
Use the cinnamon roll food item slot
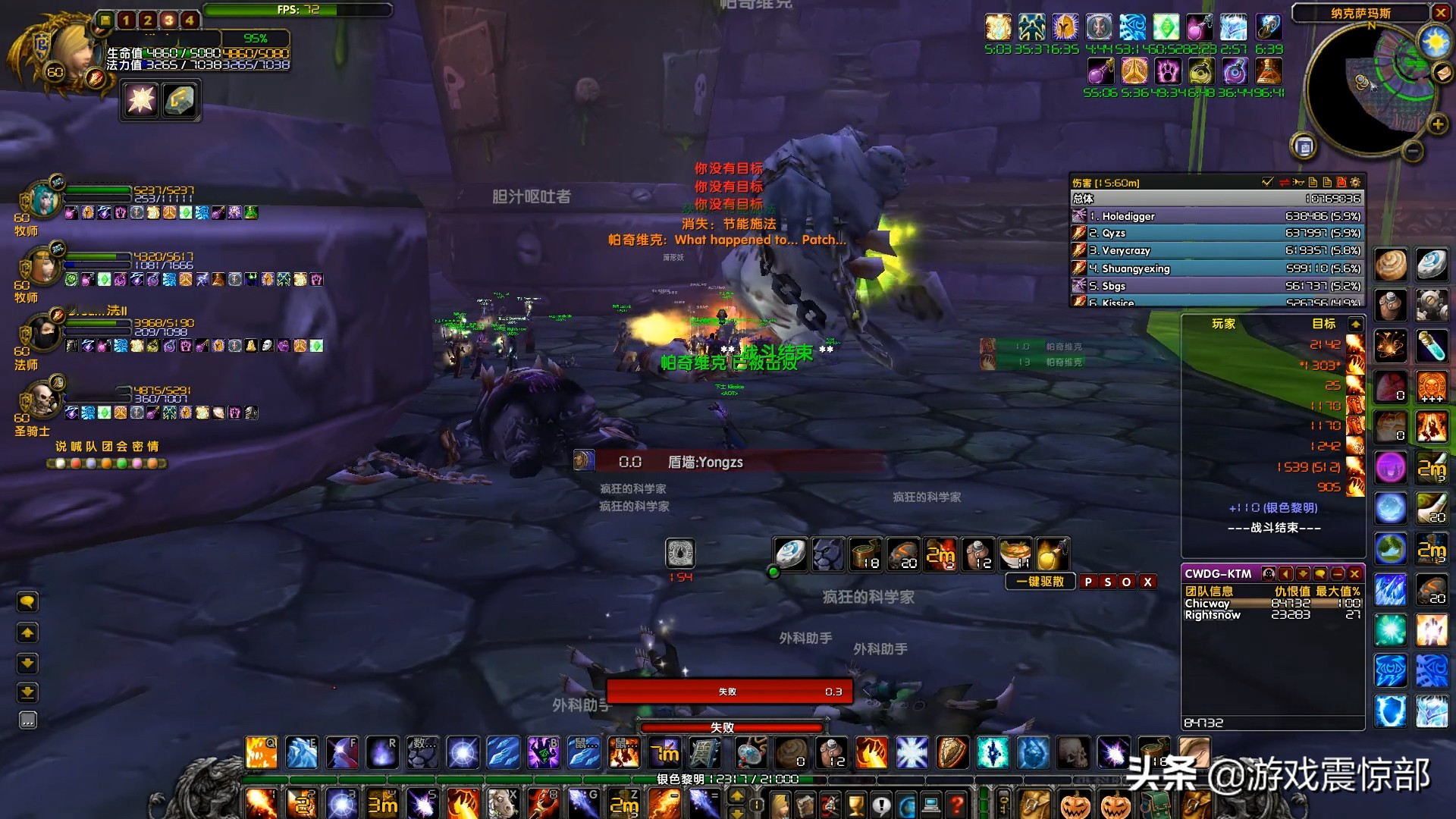1391,265
